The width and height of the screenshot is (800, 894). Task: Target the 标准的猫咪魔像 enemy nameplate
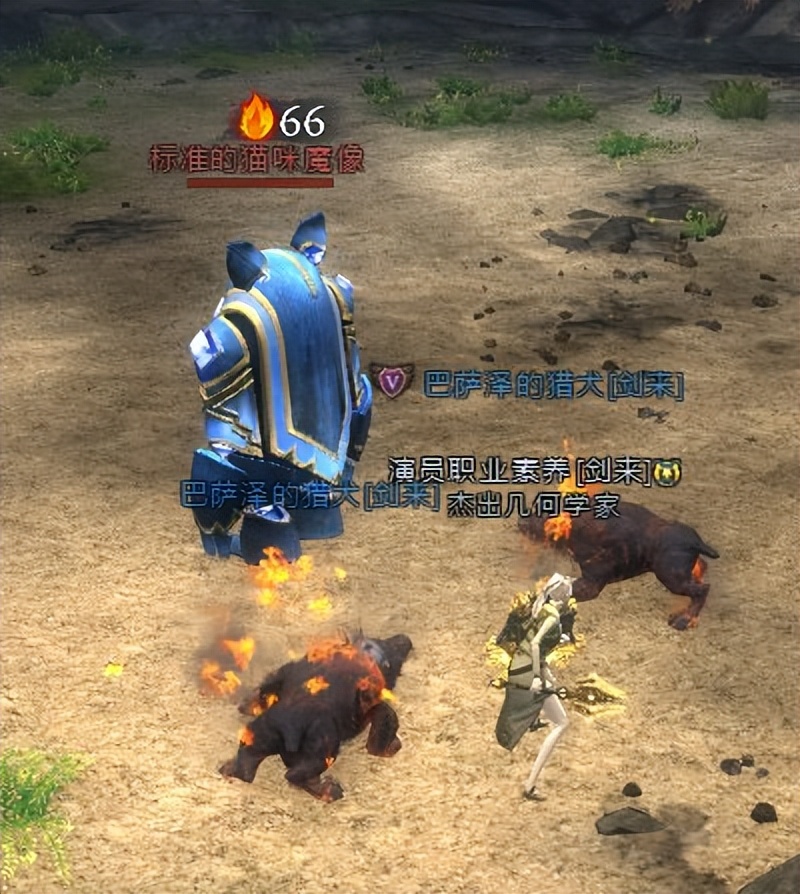[256, 159]
